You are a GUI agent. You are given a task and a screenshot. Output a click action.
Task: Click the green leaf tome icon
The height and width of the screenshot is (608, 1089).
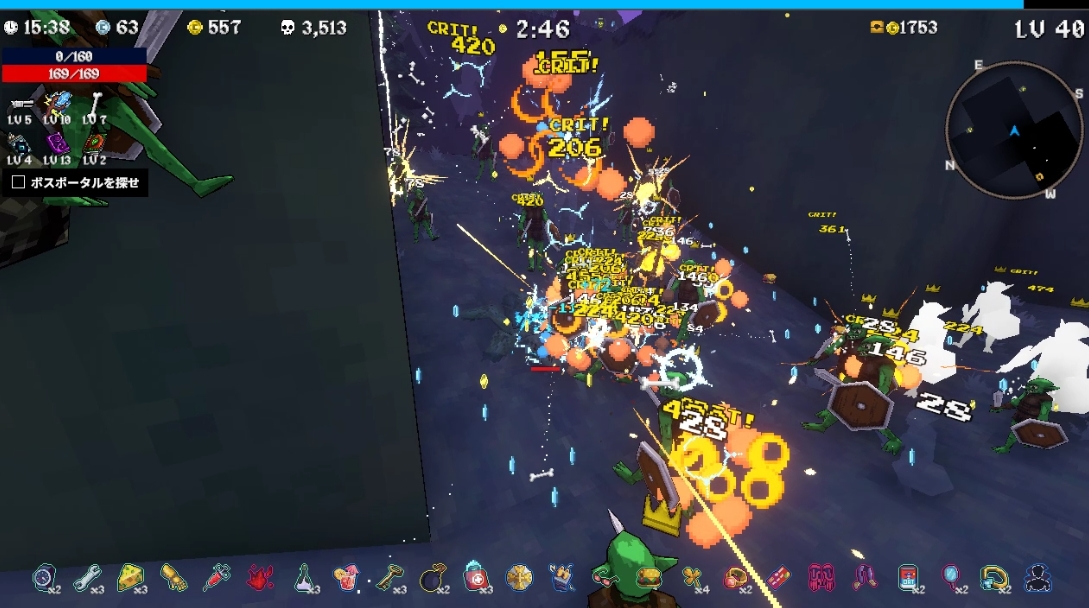coord(94,143)
